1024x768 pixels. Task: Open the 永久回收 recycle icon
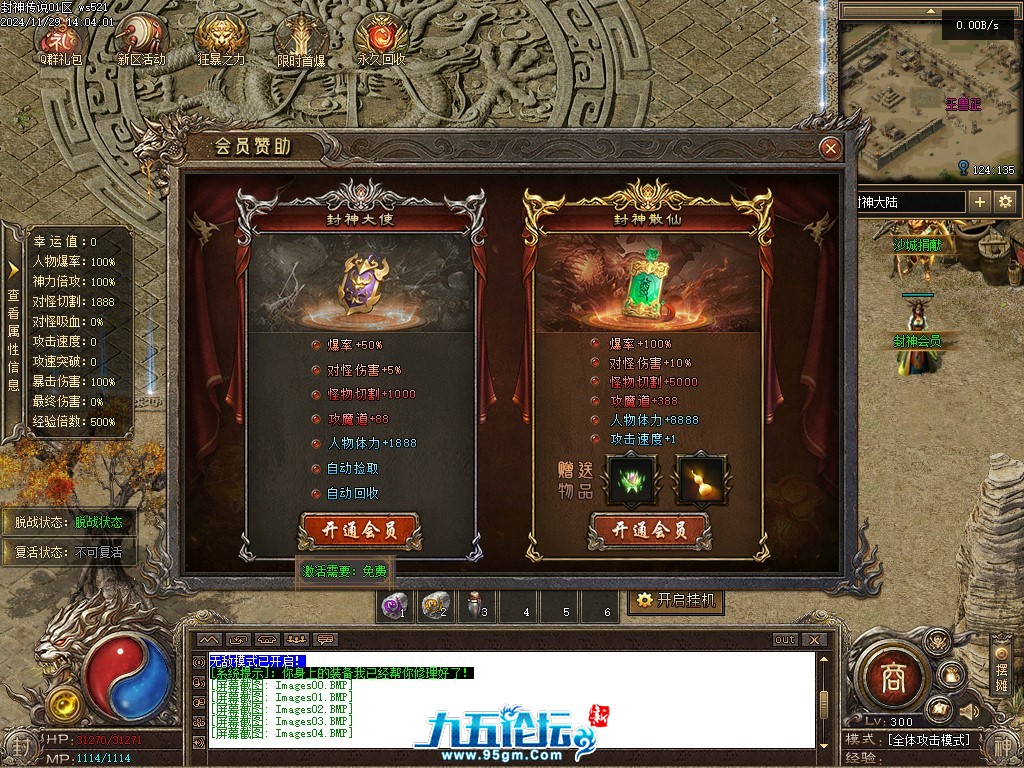click(381, 40)
